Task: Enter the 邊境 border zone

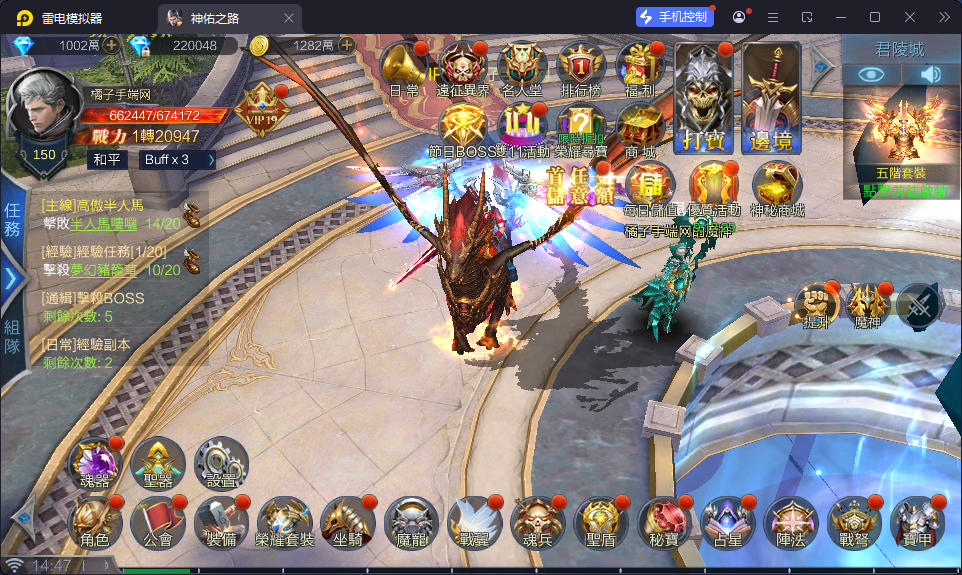Action: pos(771,98)
